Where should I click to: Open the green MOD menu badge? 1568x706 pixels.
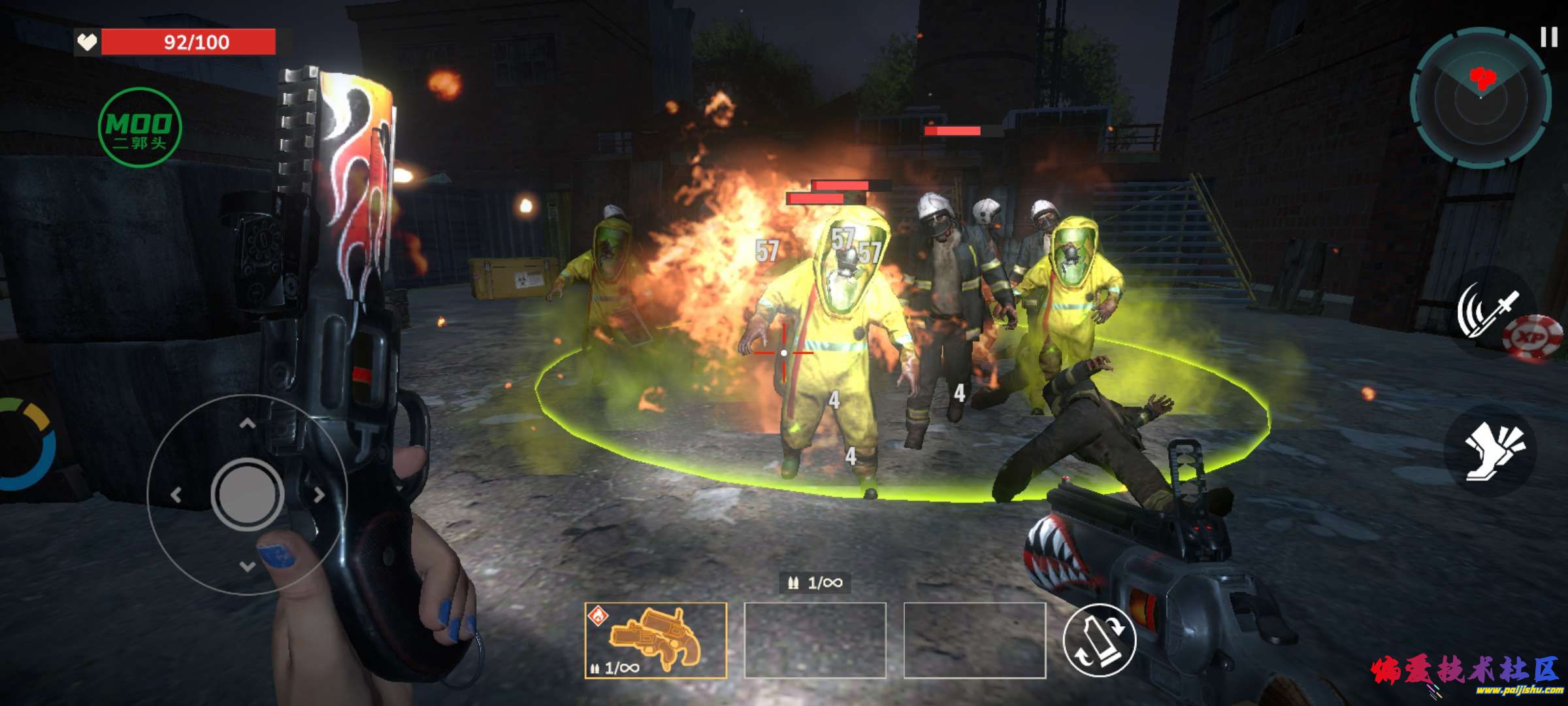(139, 127)
